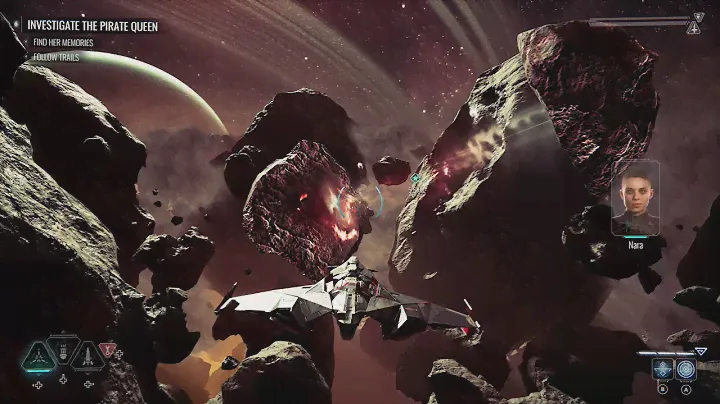Screen dimensions: 720x404
Task: Click Nara's character portrait
Action: (x=635, y=197)
